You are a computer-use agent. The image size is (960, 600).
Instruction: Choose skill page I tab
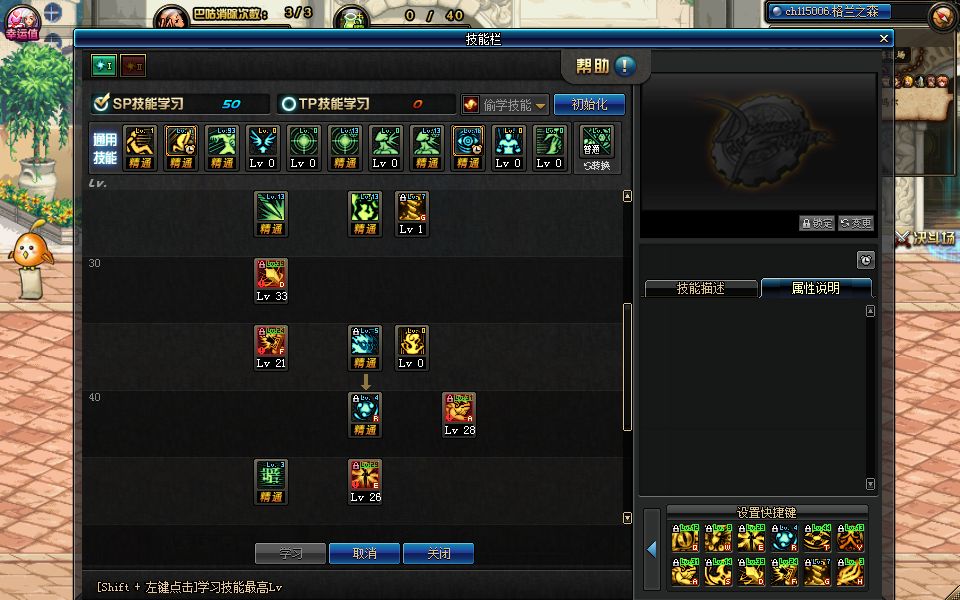point(105,65)
